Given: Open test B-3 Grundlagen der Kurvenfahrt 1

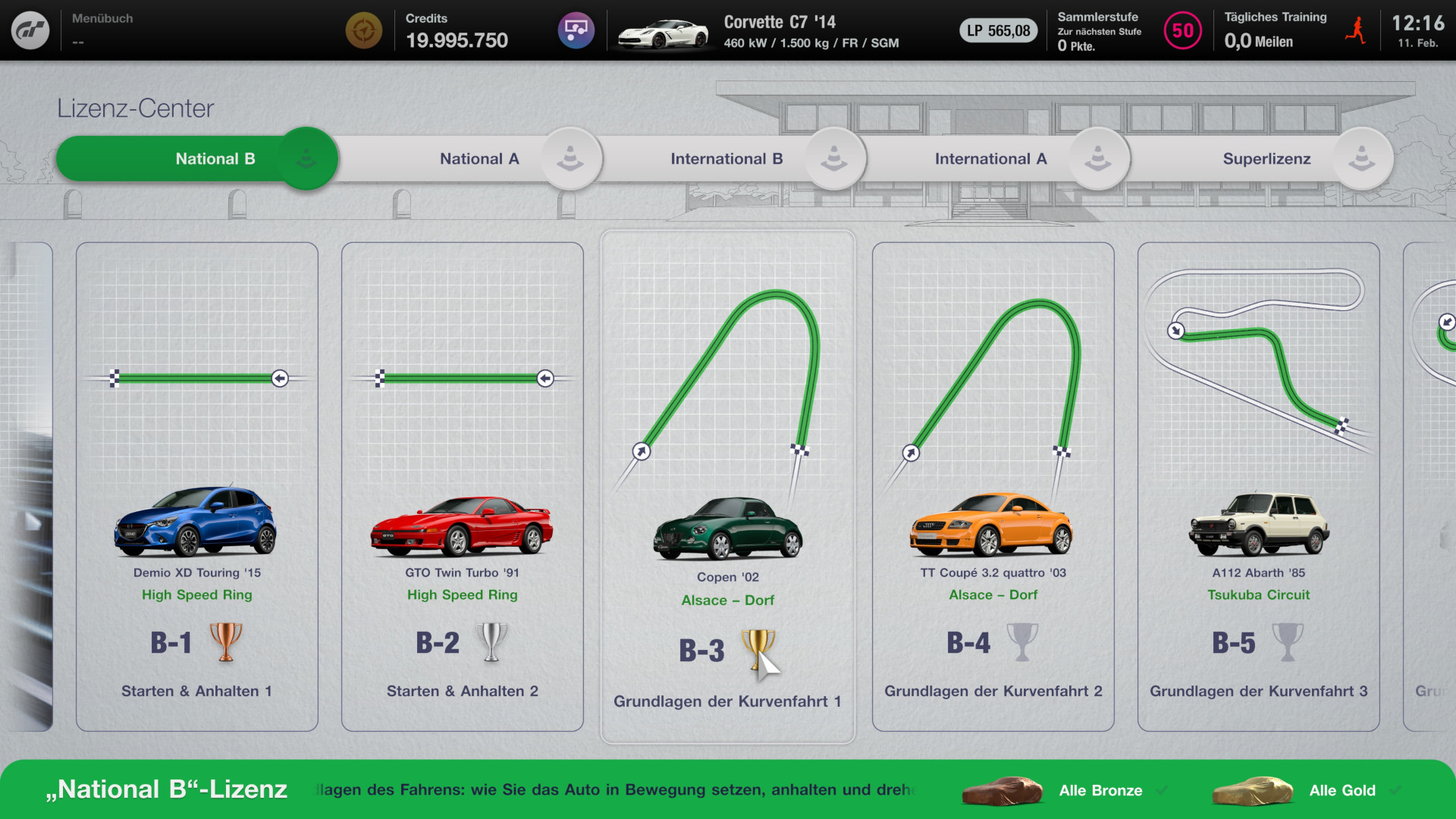Looking at the screenshot, I should pos(728,486).
